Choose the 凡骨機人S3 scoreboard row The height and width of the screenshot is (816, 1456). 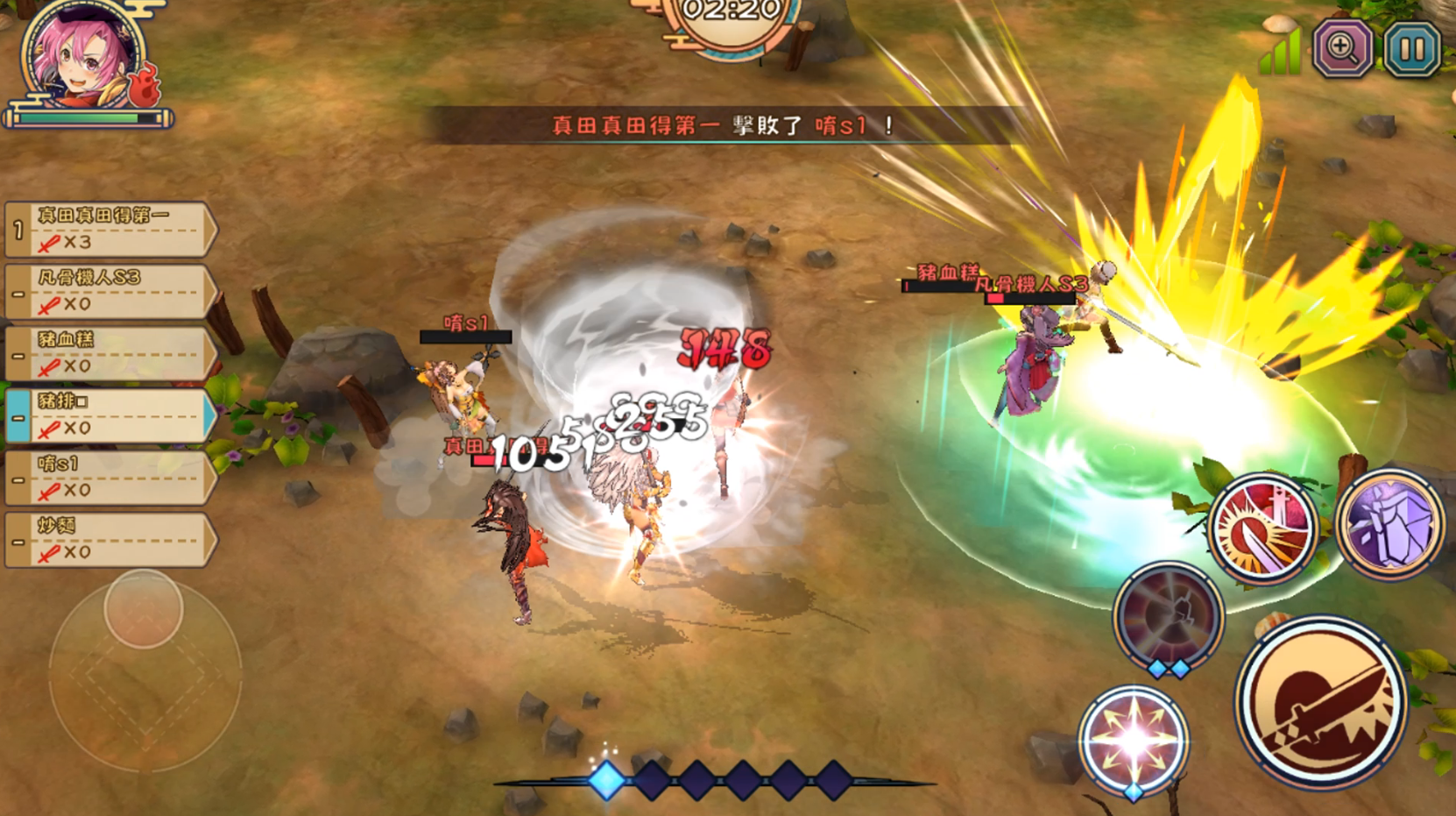[x=110, y=292]
